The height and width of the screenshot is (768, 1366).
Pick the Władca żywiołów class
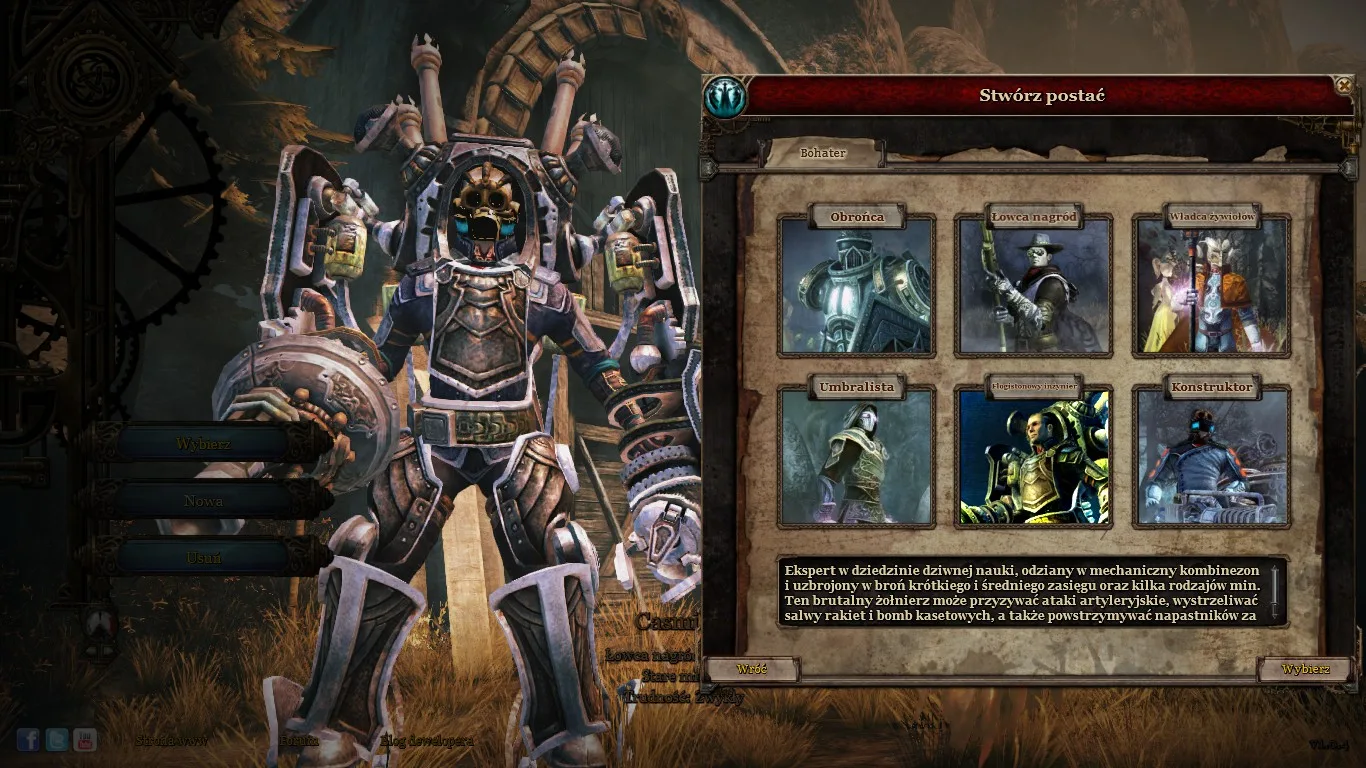1212,285
